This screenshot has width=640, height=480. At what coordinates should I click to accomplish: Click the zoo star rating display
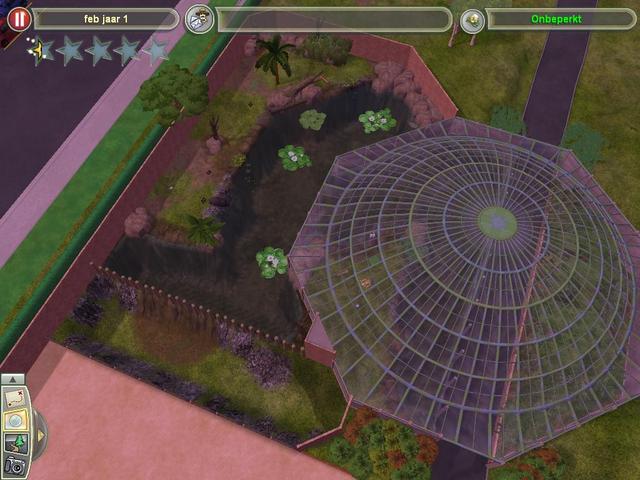point(98,50)
